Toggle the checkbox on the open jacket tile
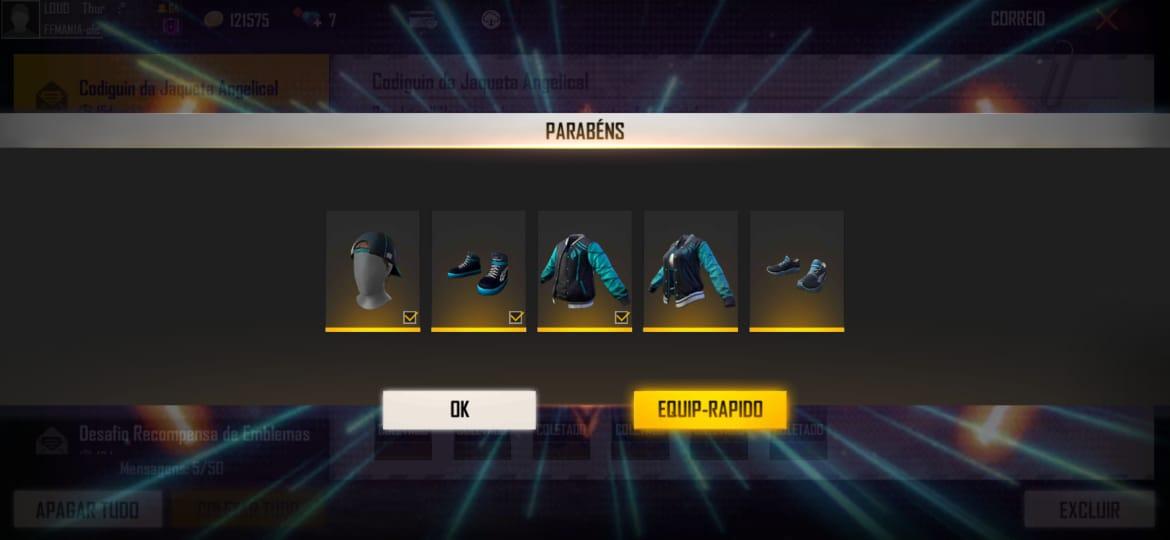Image resolution: width=1170 pixels, height=540 pixels. point(622,317)
